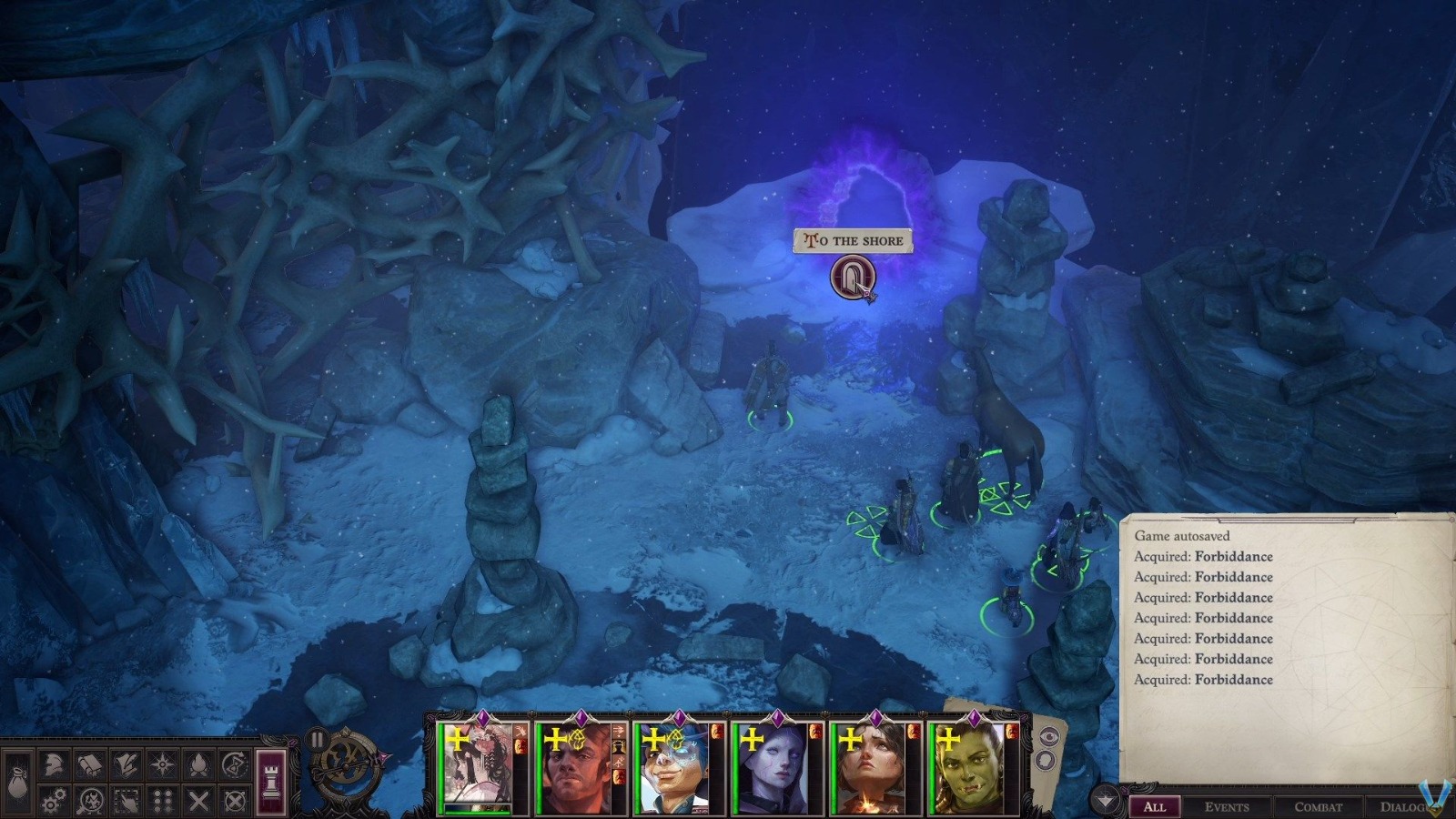Switch the log to the Combat tab
This screenshot has width=1456, height=819.
pos(1318,806)
